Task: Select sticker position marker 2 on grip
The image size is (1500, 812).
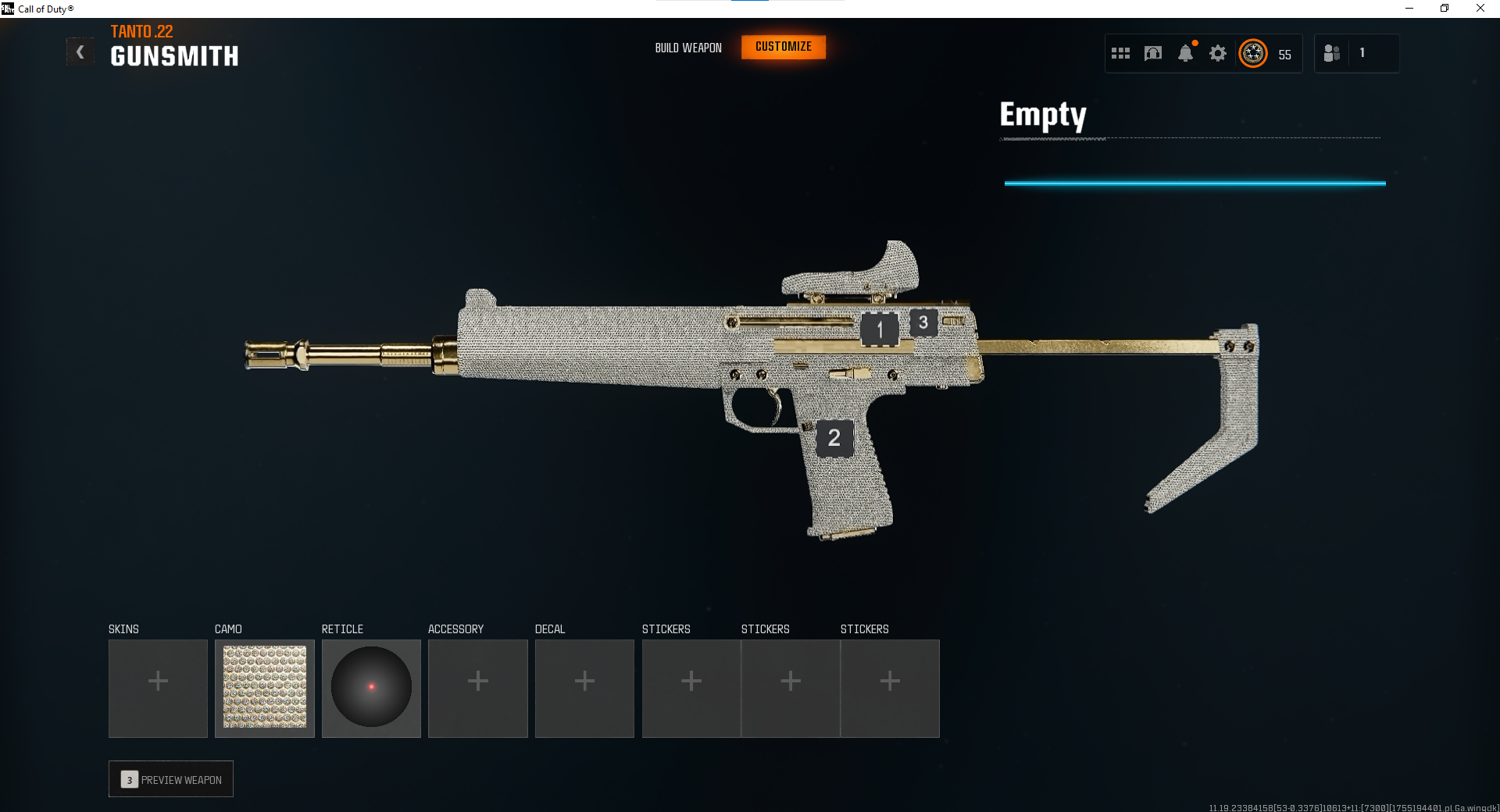Action: (834, 438)
